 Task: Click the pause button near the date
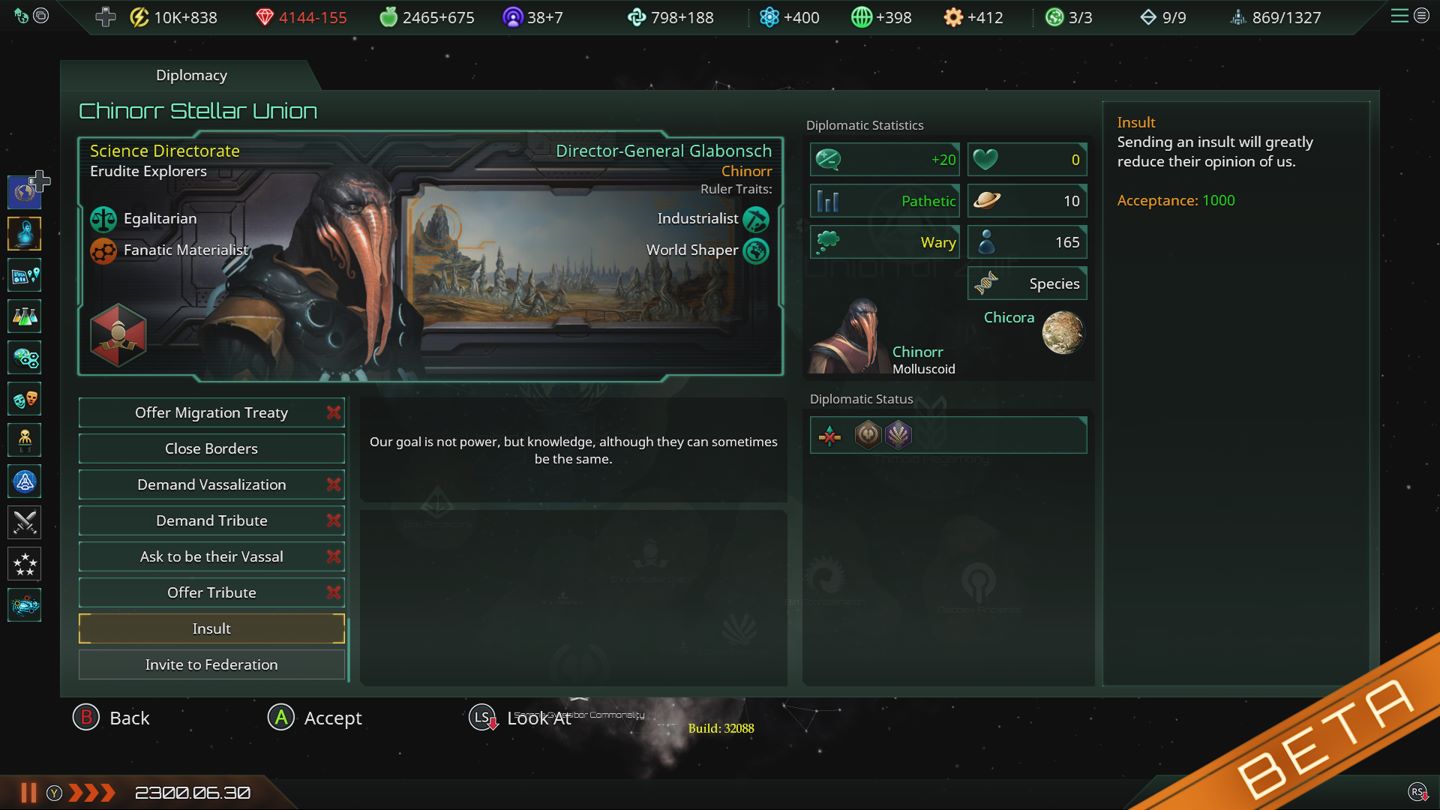(x=31, y=791)
